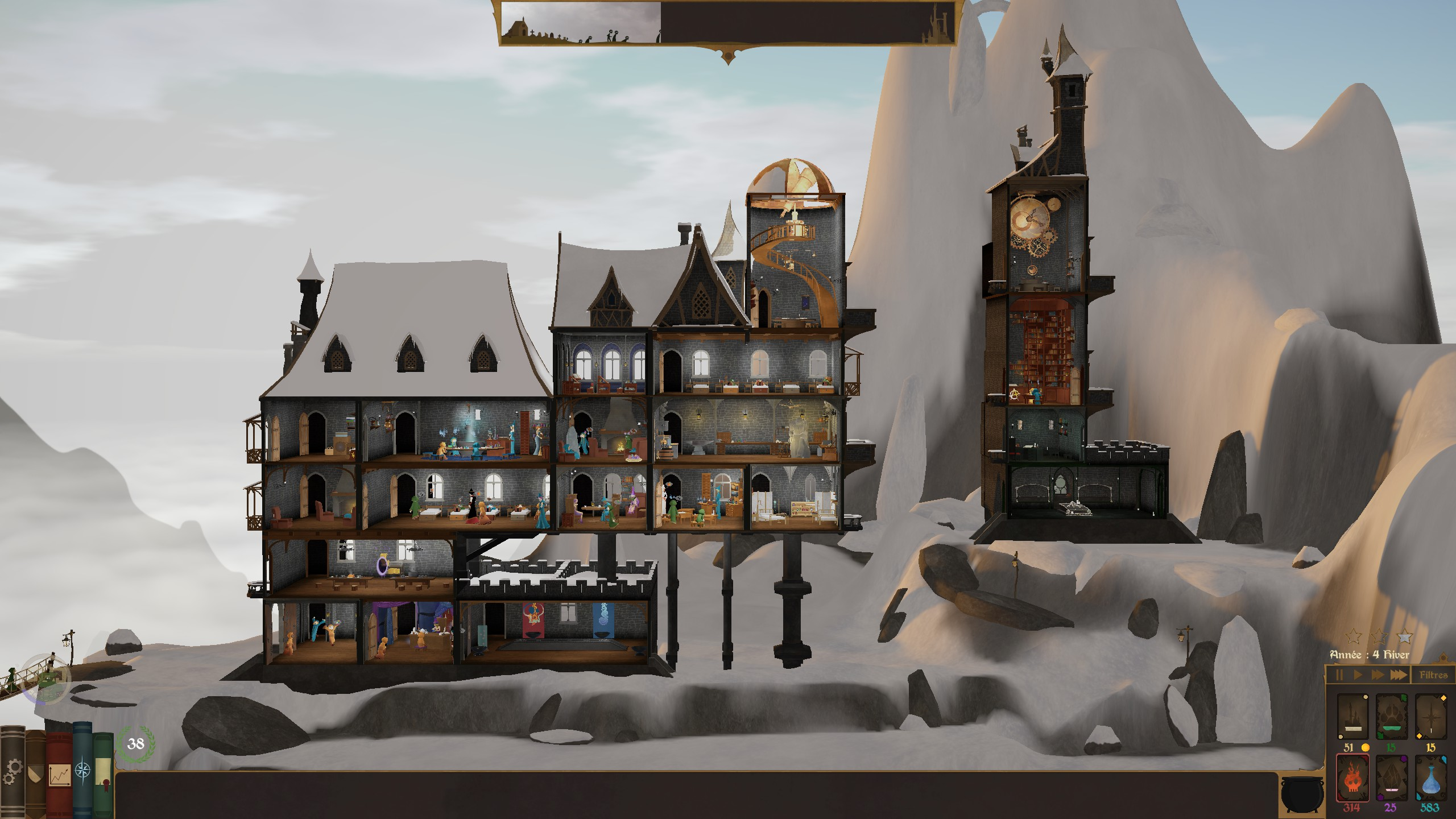
Task: Select the flaming red skull card
Action: (1351, 777)
